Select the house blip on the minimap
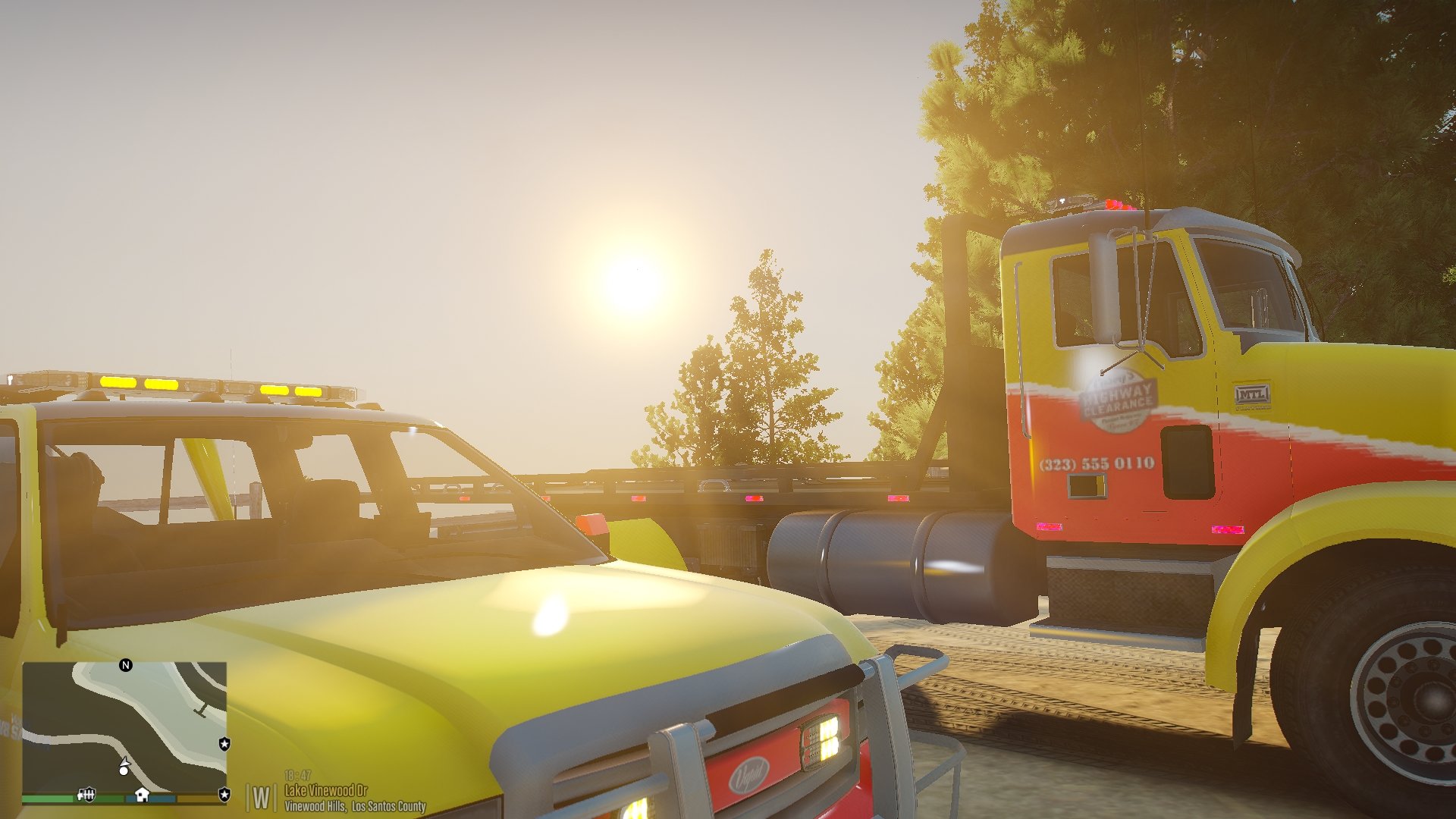Viewport: 1456px width, 819px height. point(142,794)
